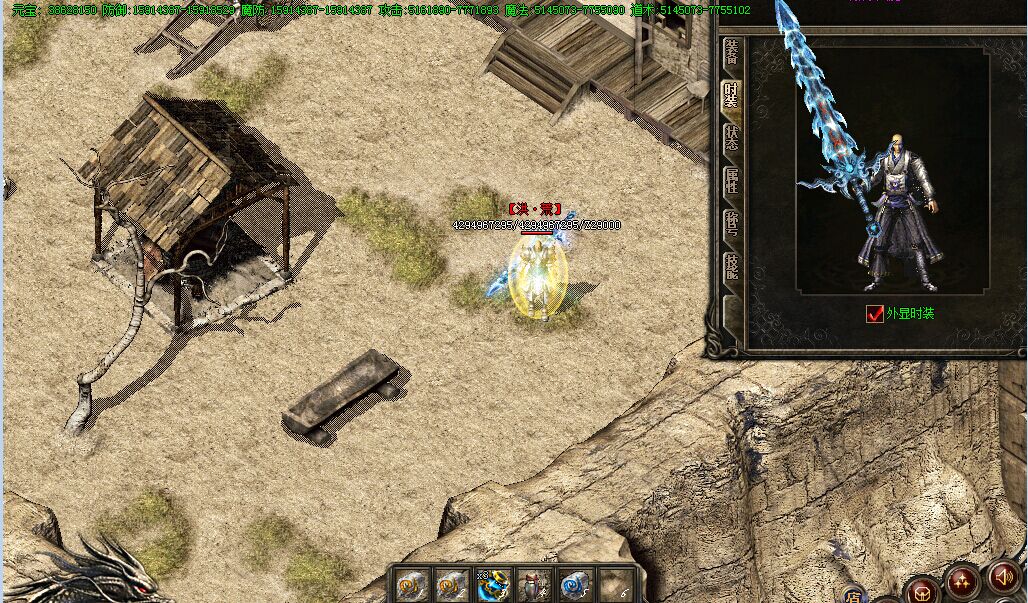
Task: Toggle the 外显时装 checkbox
Action: pyautogui.click(x=875, y=314)
